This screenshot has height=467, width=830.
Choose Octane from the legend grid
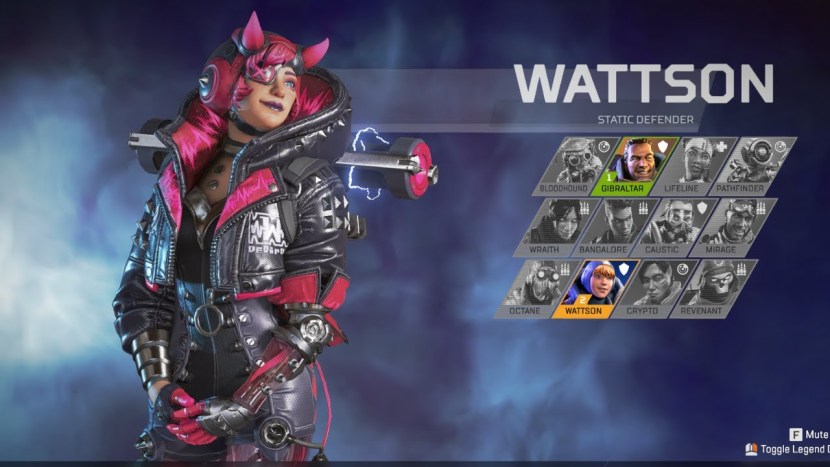tap(530, 289)
